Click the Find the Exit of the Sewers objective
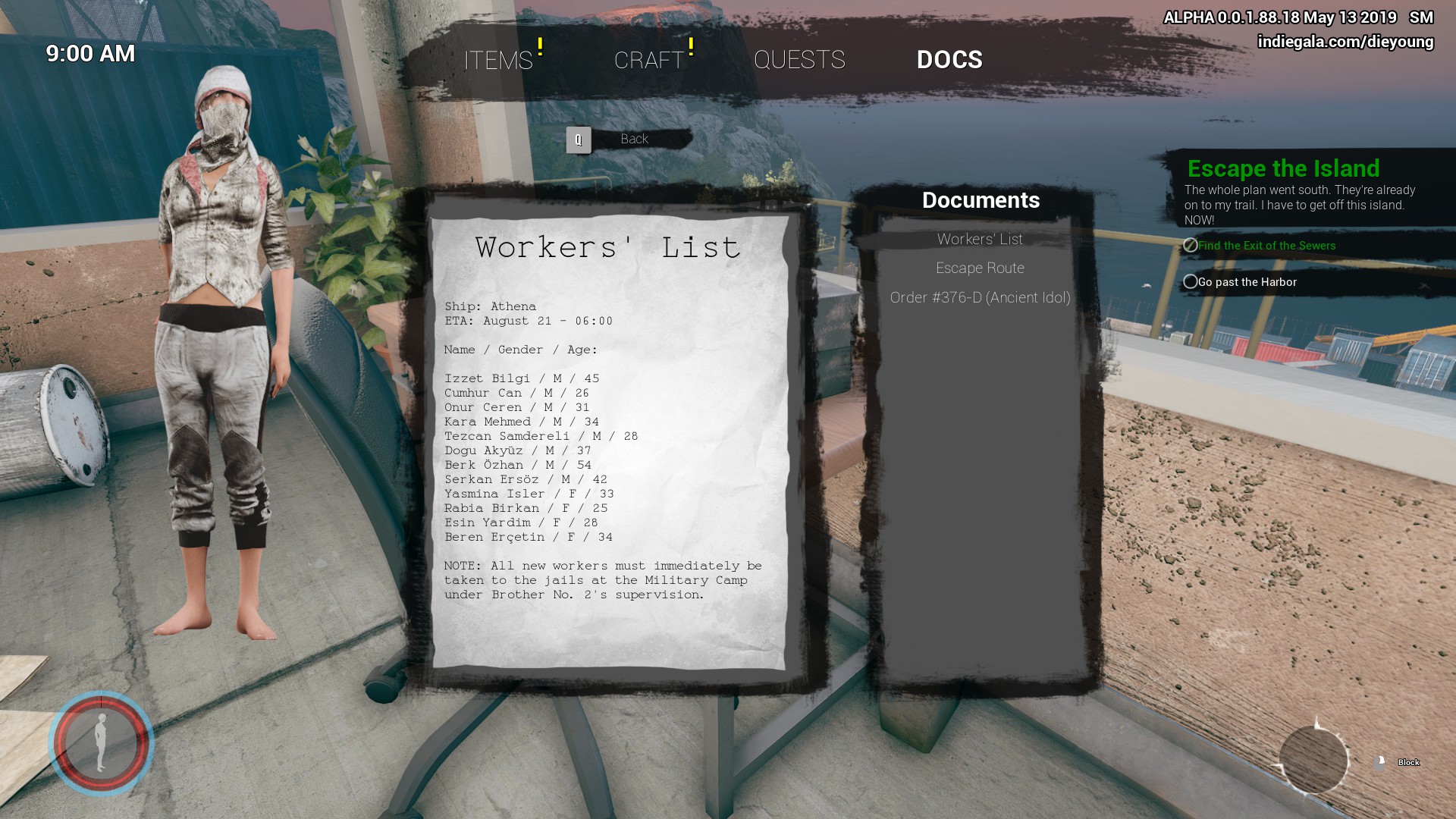The height and width of the screenshot is (819, 1456). click(x=1266, y=246)
